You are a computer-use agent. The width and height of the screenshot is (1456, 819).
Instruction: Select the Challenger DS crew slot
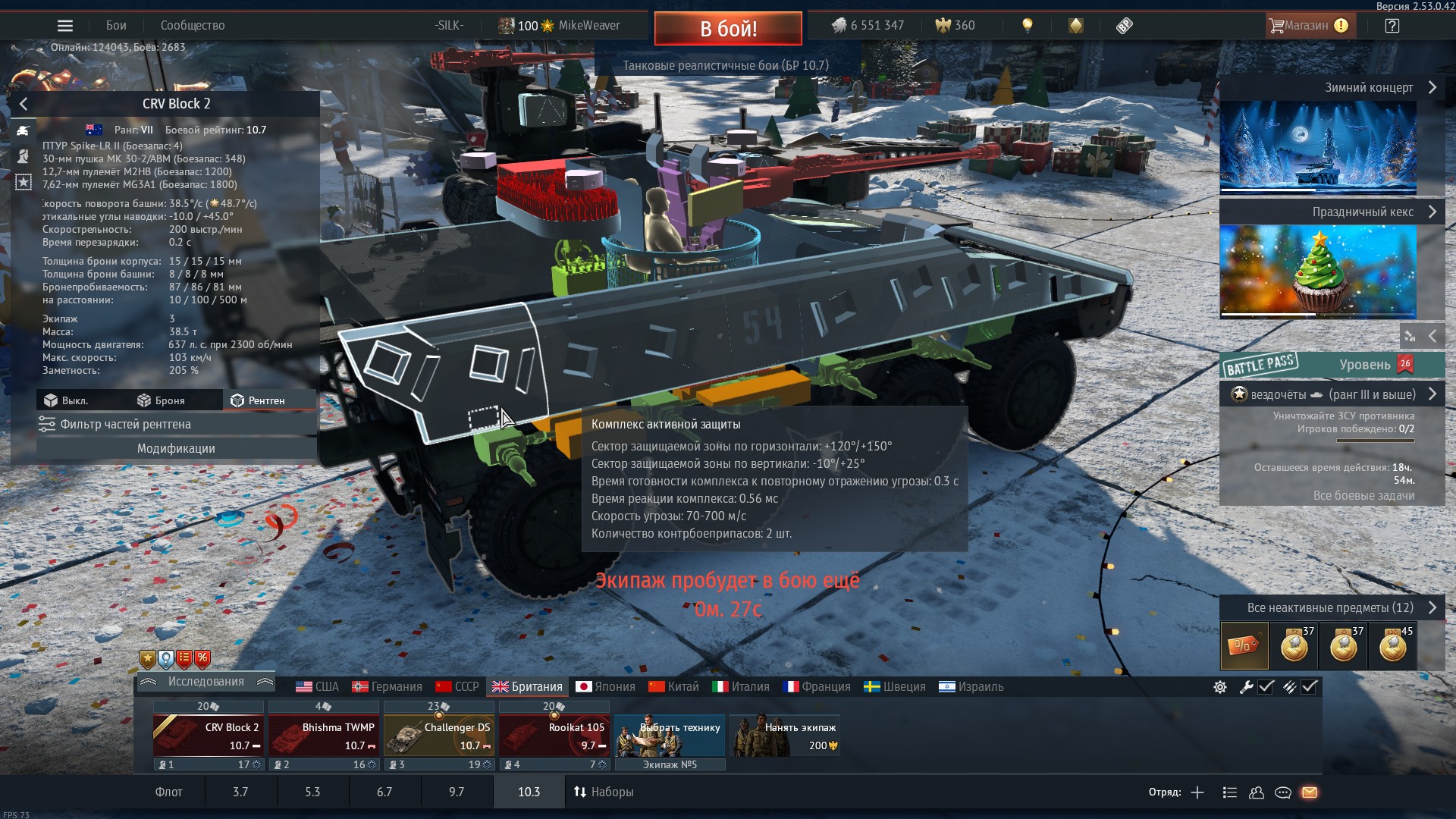click(x=439, y=736)
